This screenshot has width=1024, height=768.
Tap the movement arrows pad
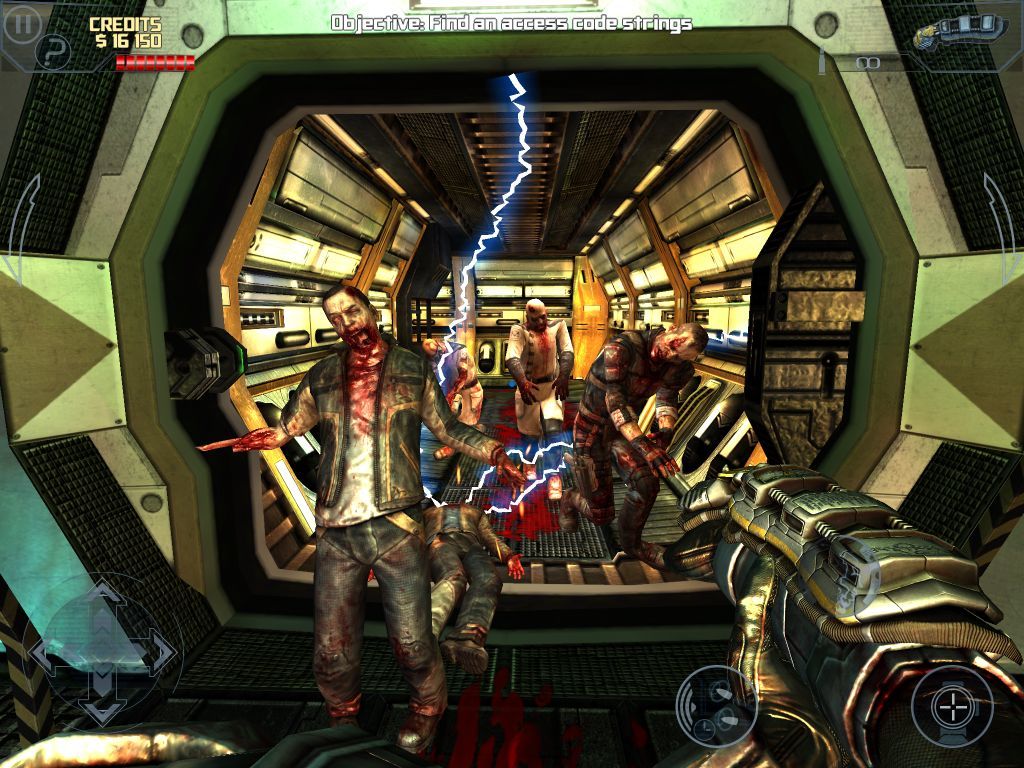(102, 652)
